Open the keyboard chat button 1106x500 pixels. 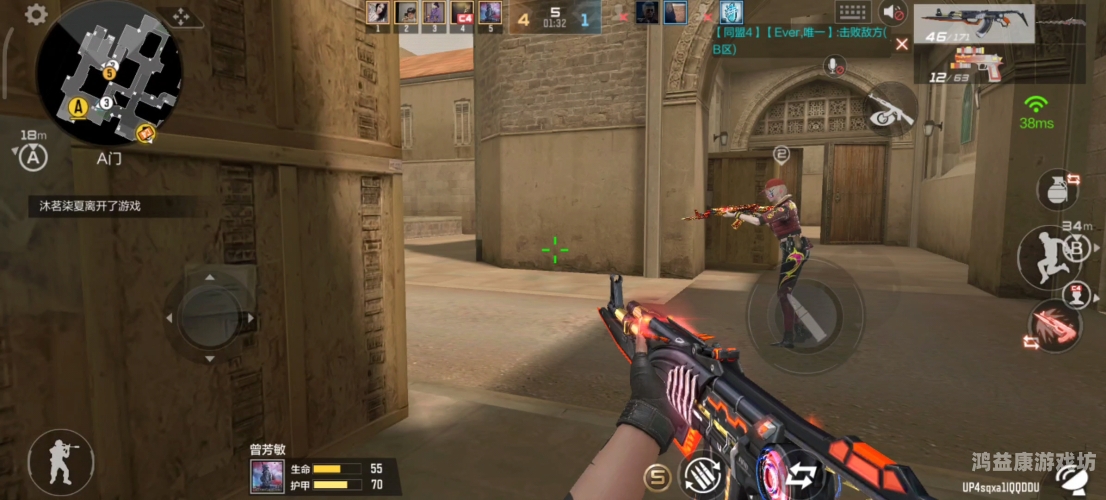pyautogui.click(x=853, y=13)
